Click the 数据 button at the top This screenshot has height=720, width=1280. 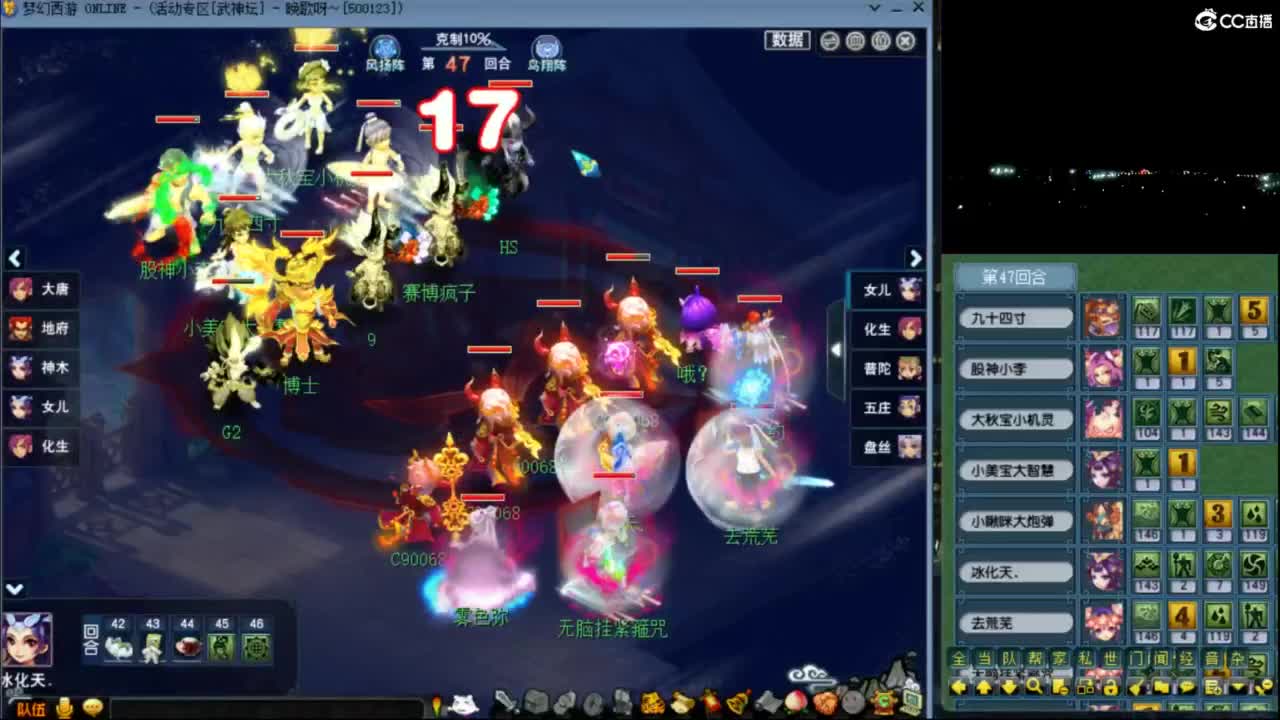click(790, 38)
